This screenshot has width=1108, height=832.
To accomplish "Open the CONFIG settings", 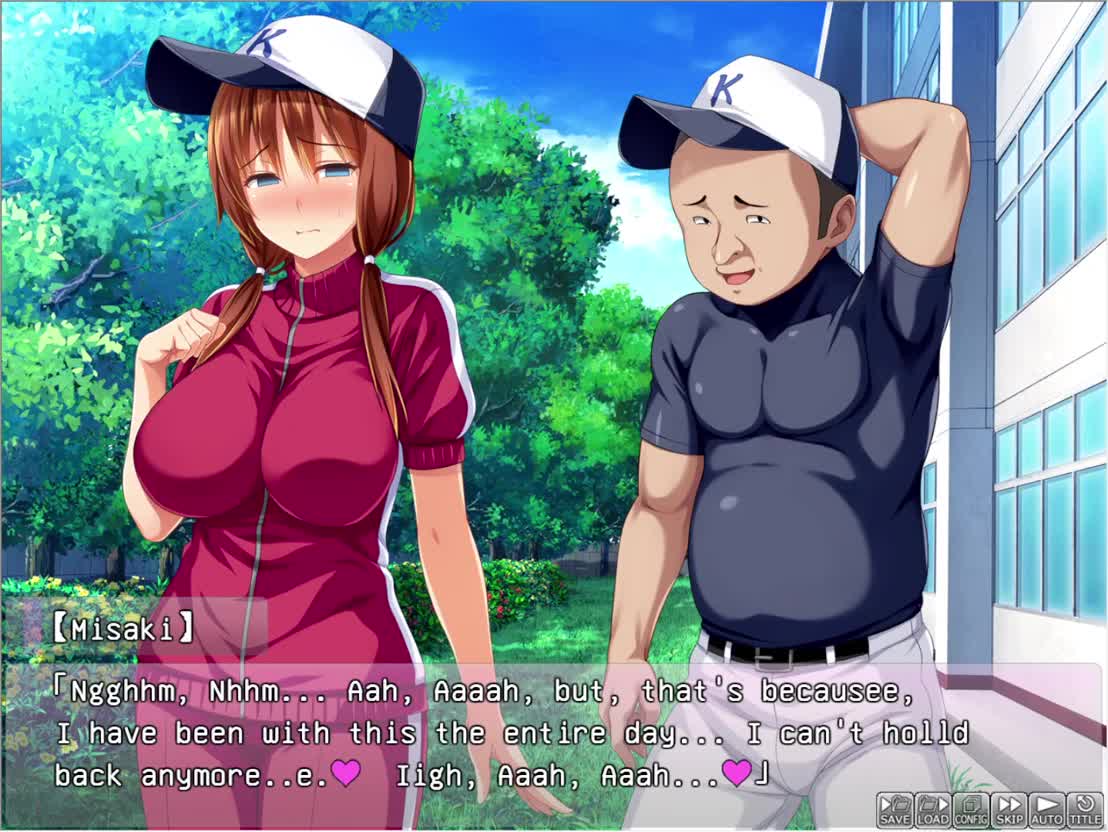I will tap(970, 809).
